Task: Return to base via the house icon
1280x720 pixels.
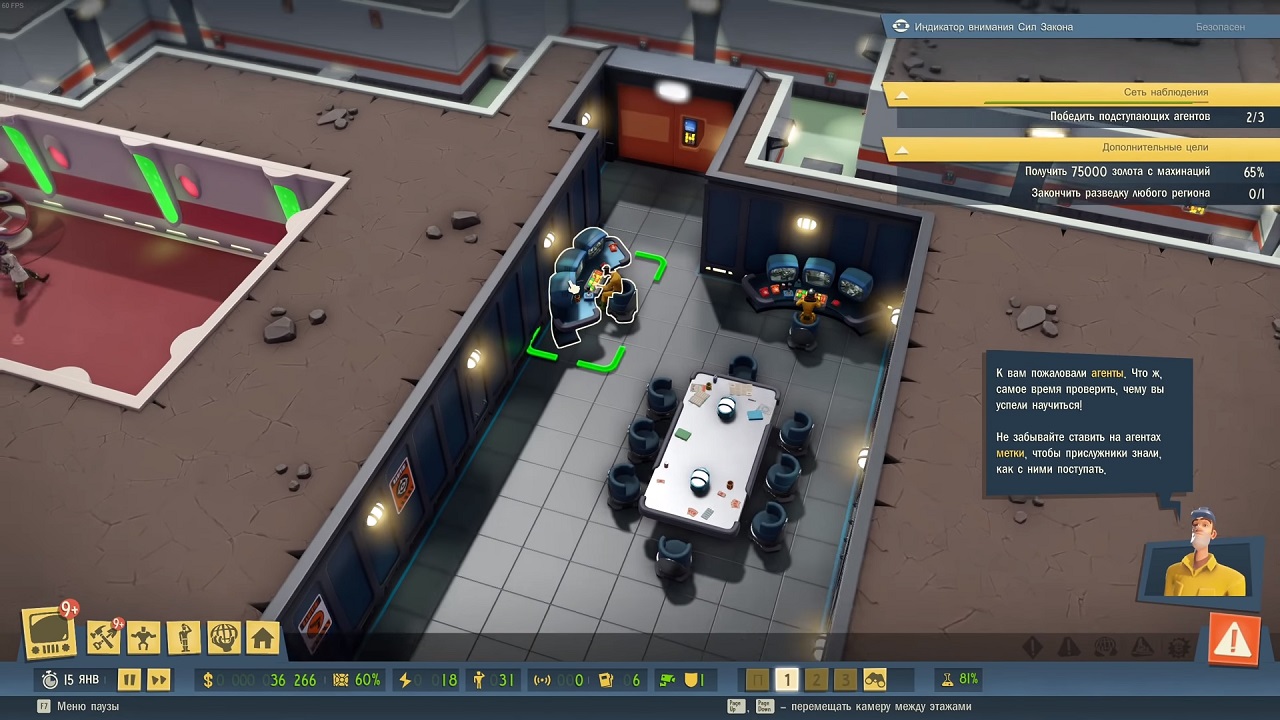Action: pyautogui.click(x=261, y=635)
